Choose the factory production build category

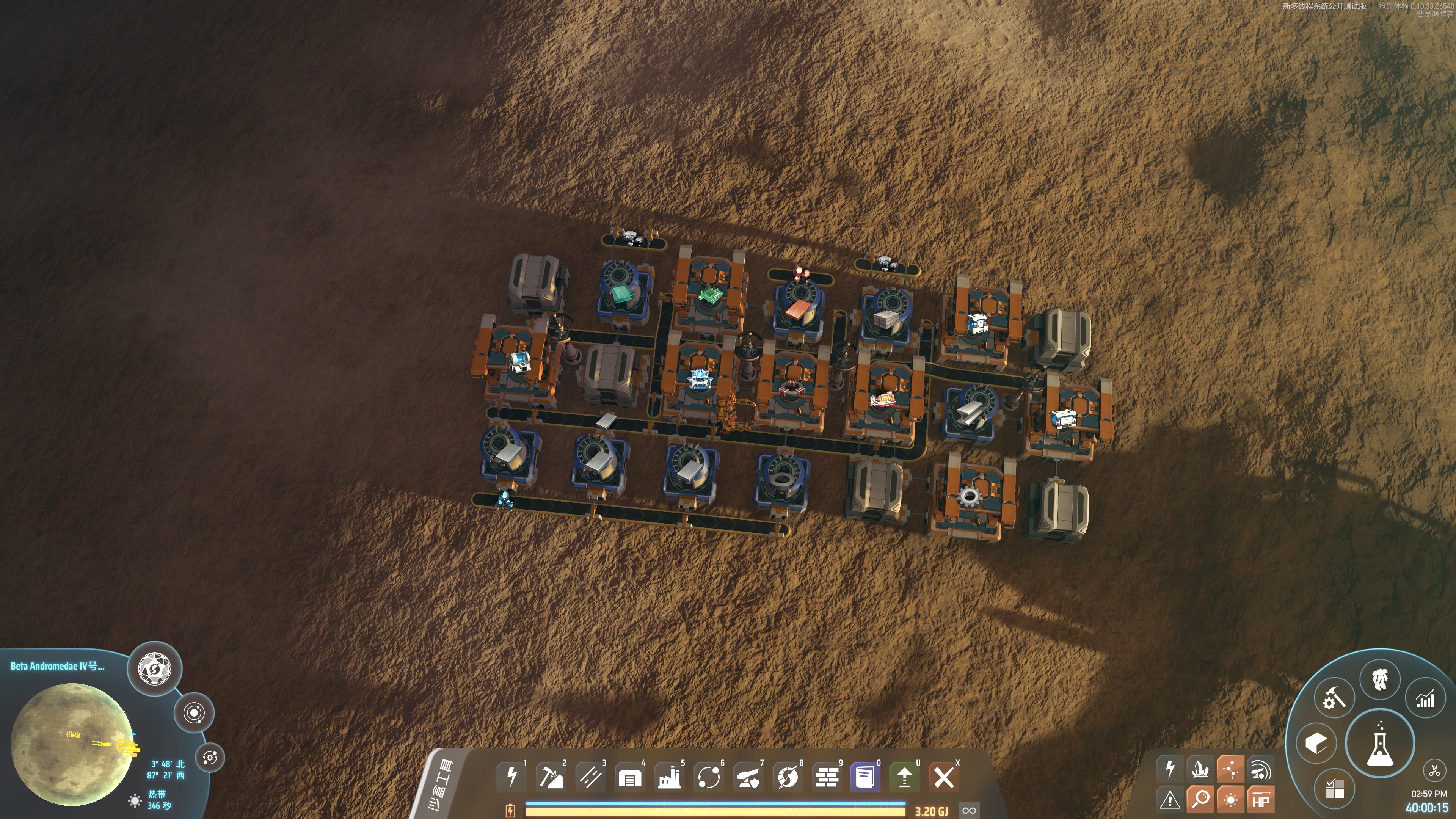tap(669, 777)
